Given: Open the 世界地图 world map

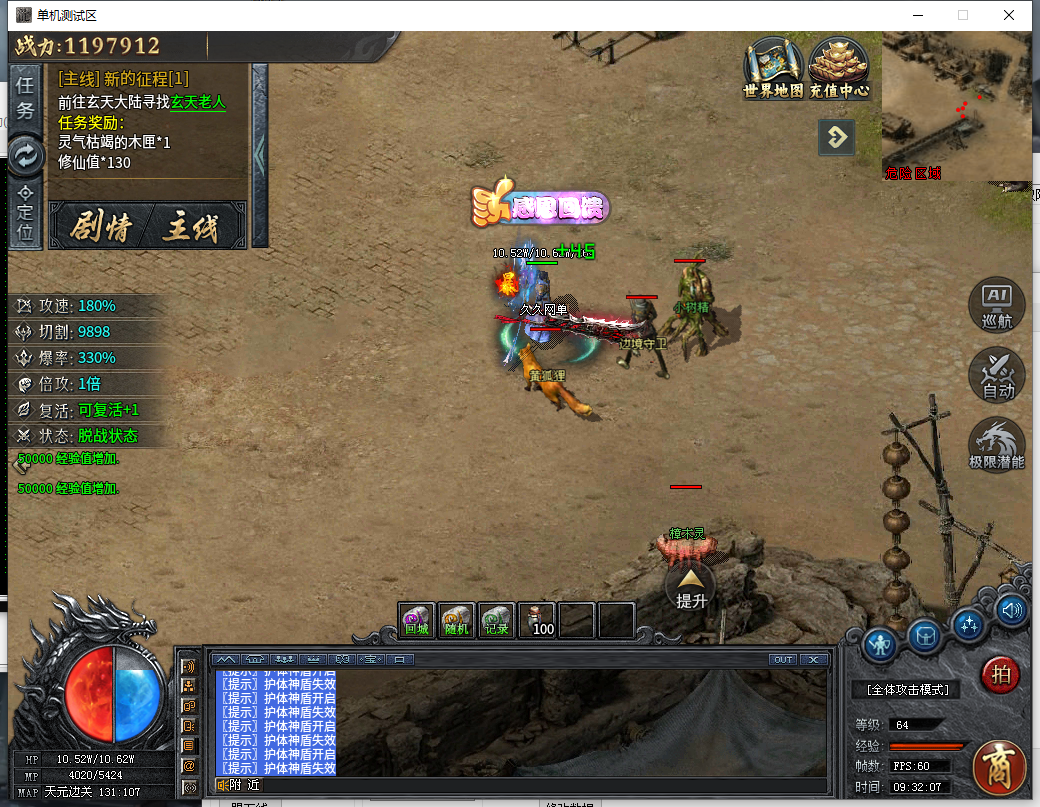Looking at the screenshot, I should [773, 67].
